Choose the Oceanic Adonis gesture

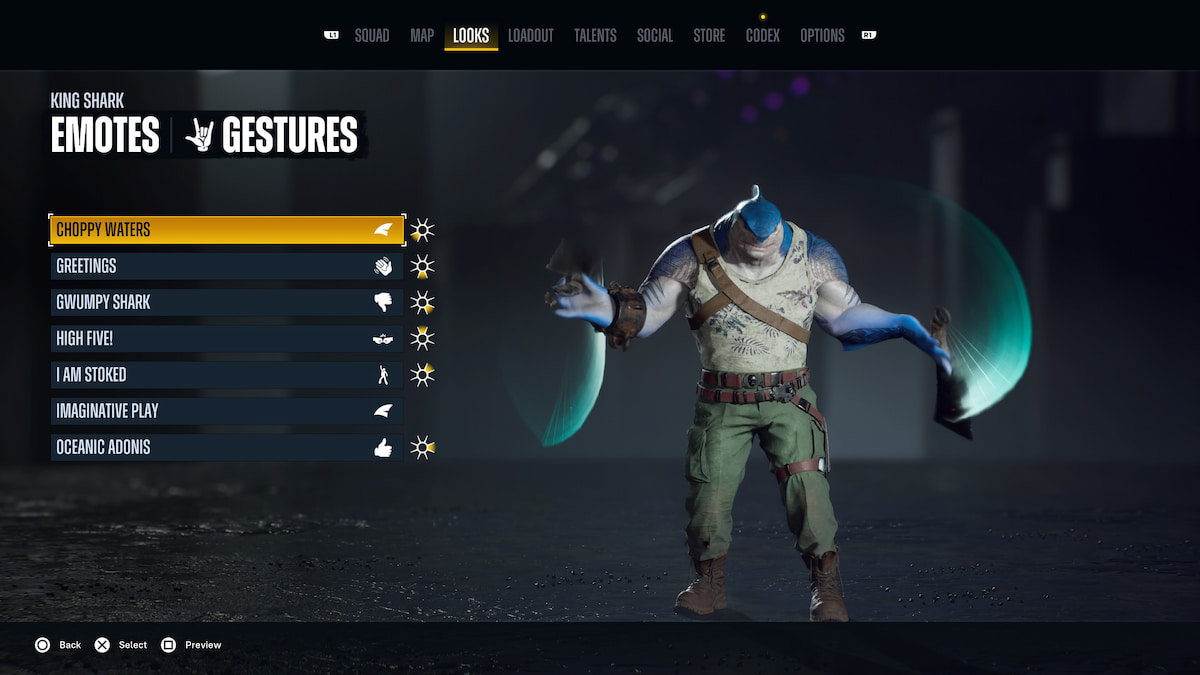[227, 447]
